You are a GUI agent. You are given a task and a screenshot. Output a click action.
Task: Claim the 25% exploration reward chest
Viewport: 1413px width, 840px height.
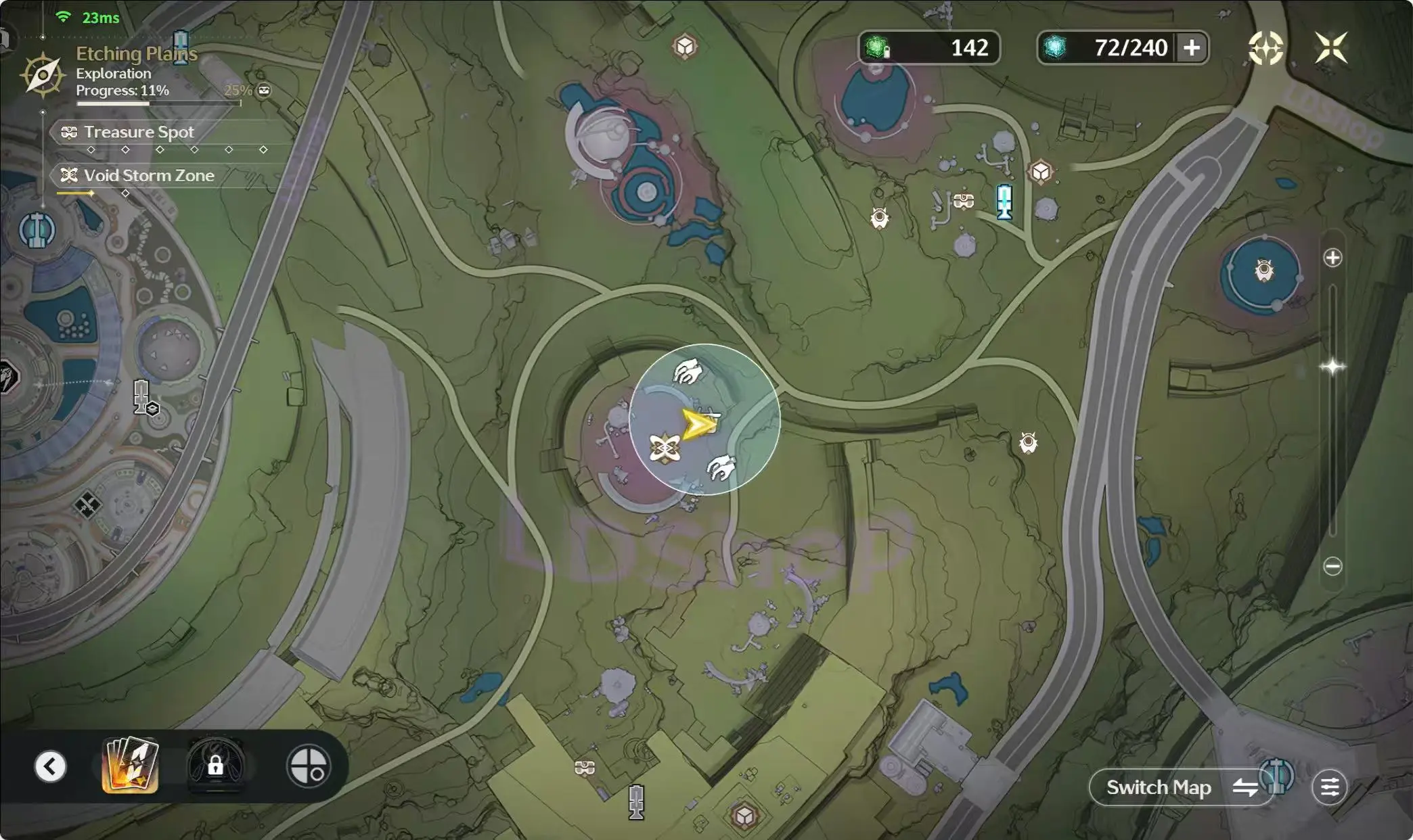[x=264, y=91]
